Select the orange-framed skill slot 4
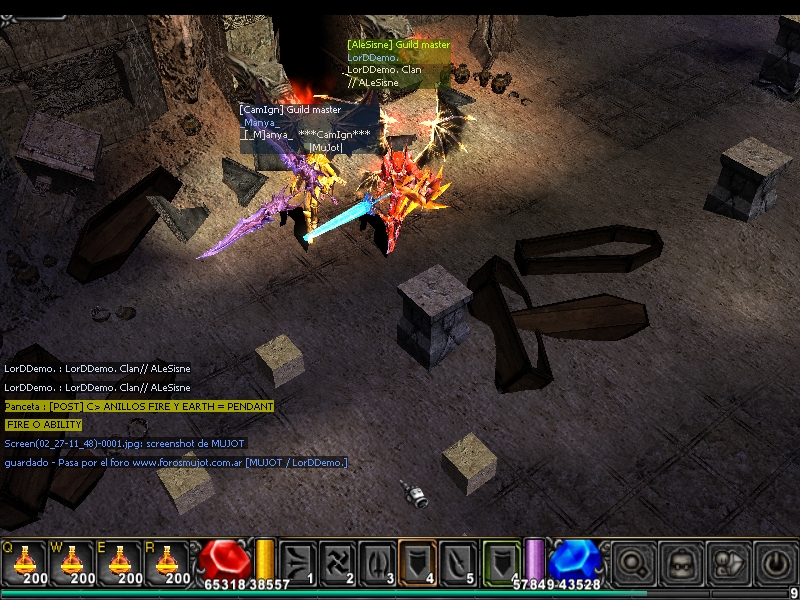 pos(417,562)
